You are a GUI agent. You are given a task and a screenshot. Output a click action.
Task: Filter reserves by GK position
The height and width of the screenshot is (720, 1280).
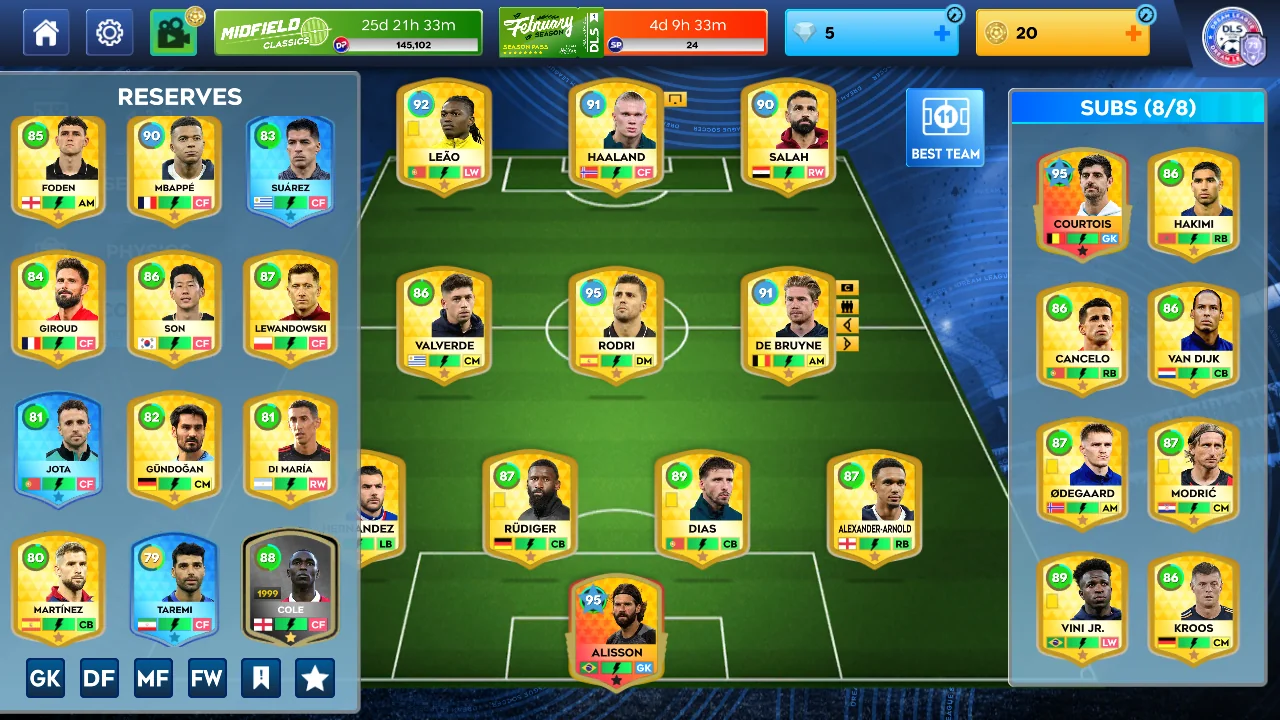[45, 679]
